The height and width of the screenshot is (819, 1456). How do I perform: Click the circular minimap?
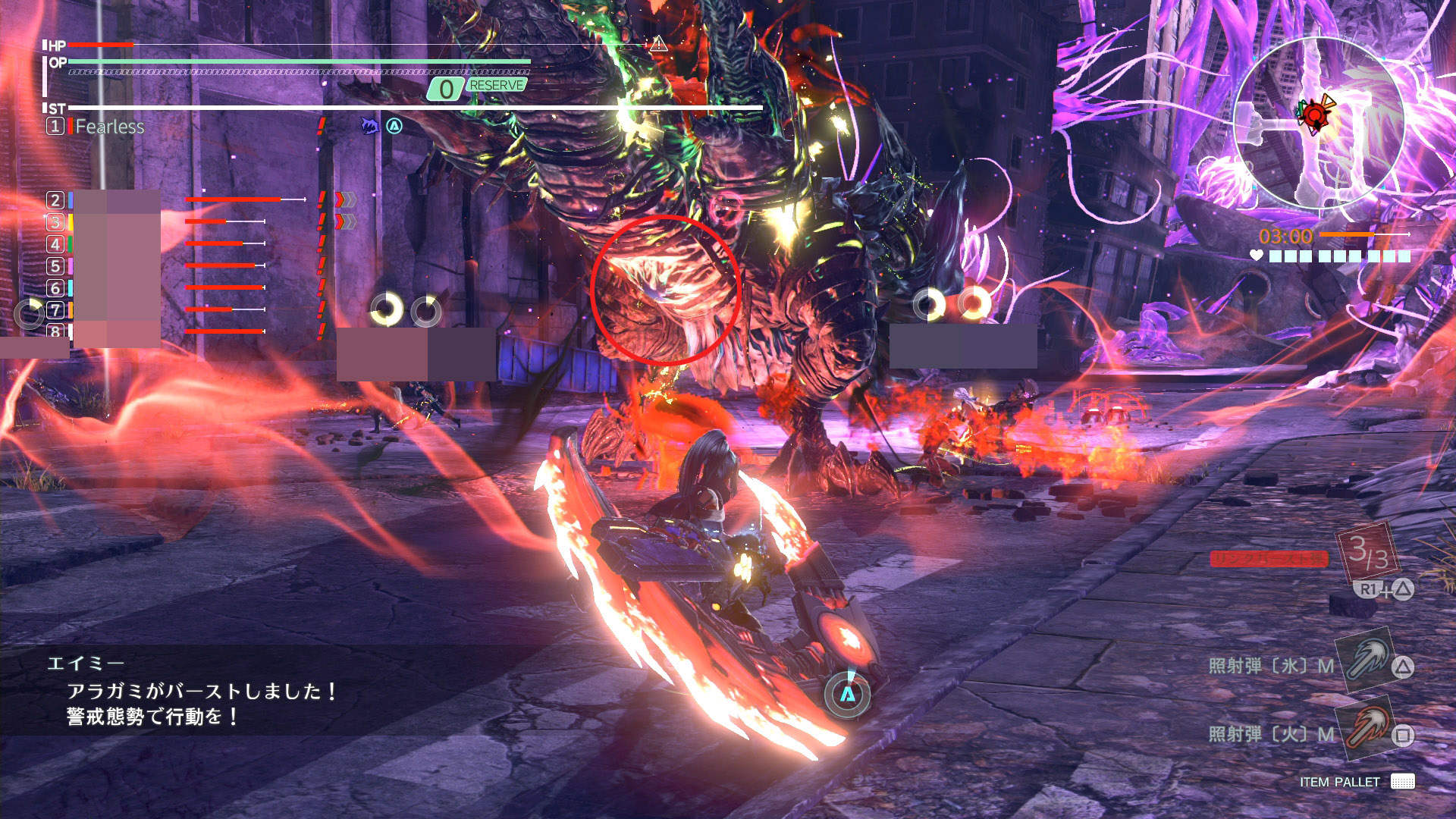tap(1319, 123)
